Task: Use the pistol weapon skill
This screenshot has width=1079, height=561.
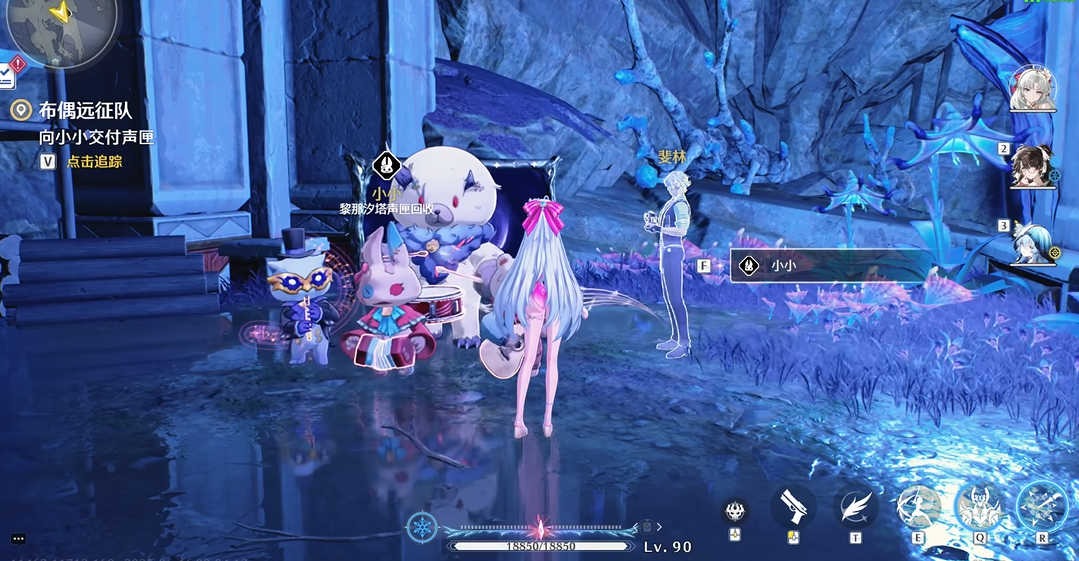Action: [x=794, y=506]
